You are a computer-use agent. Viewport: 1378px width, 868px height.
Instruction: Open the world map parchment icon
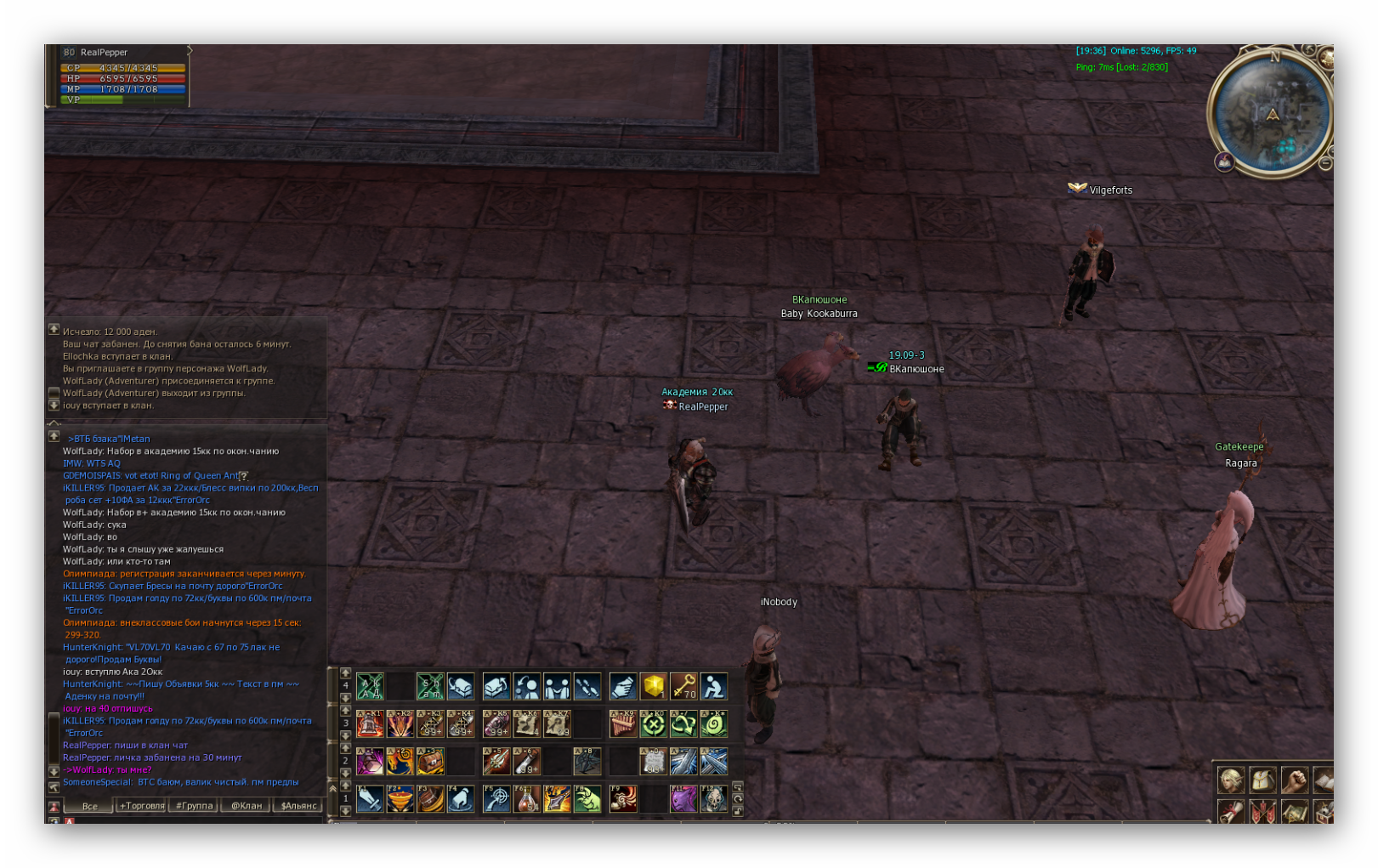pyautogui.click(x=1294, y=812)
